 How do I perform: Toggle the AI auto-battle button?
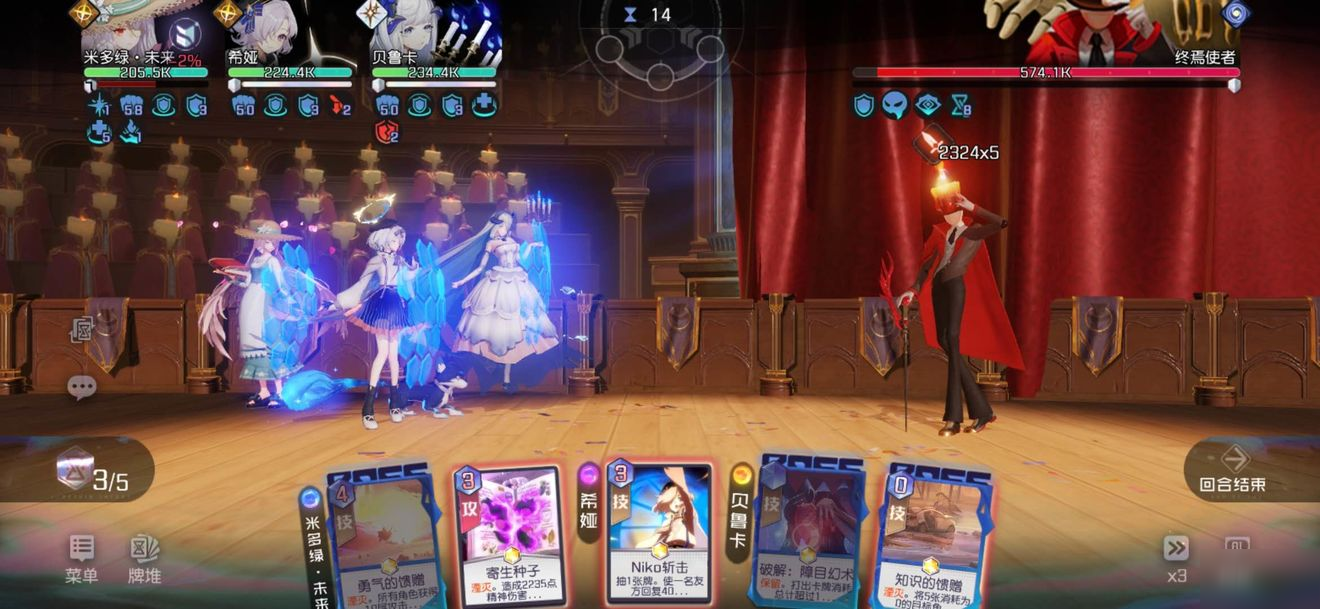tap(1237, 546)
